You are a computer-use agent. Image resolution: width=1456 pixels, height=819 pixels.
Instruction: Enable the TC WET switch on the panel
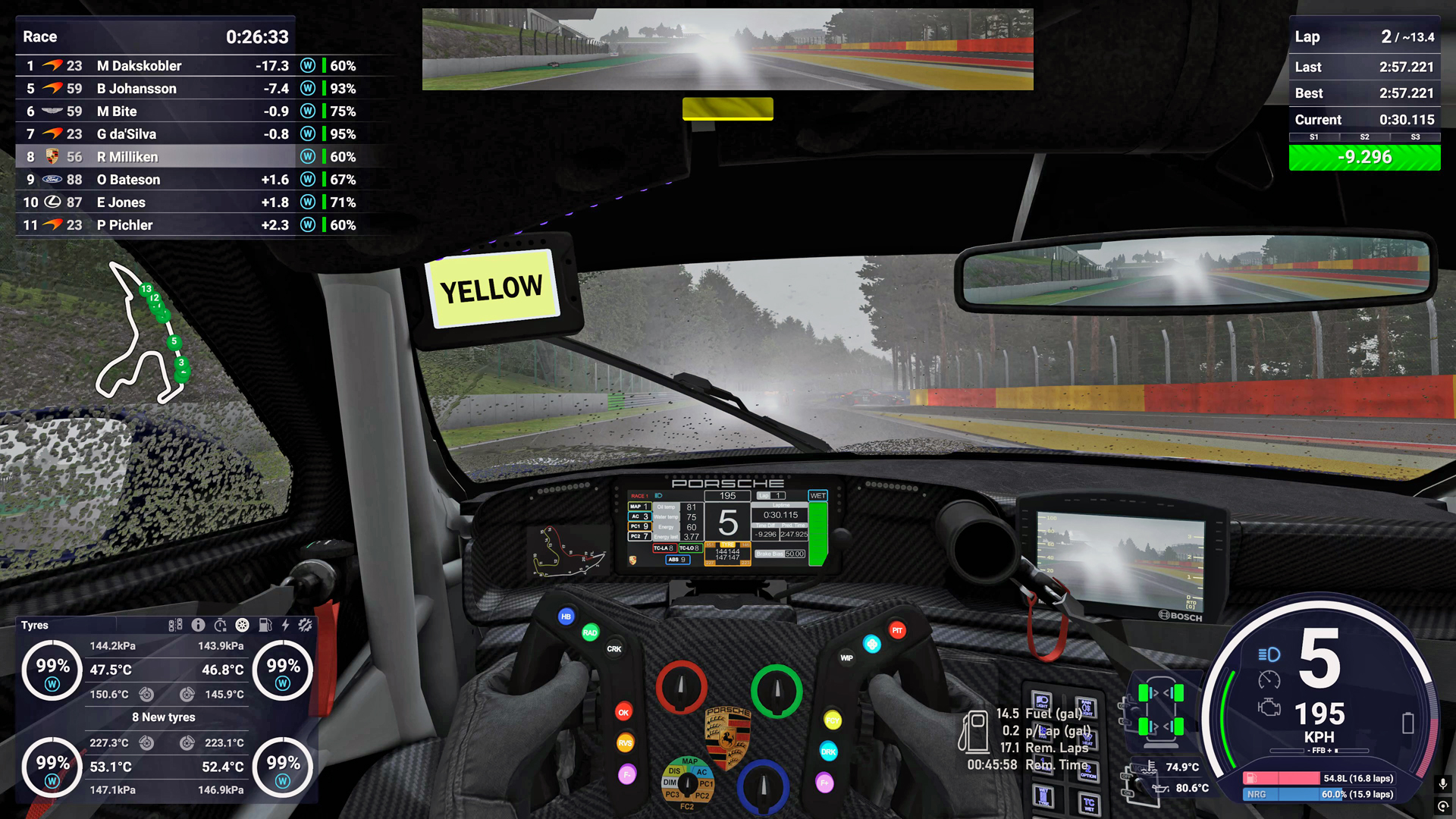[1089, 802]
